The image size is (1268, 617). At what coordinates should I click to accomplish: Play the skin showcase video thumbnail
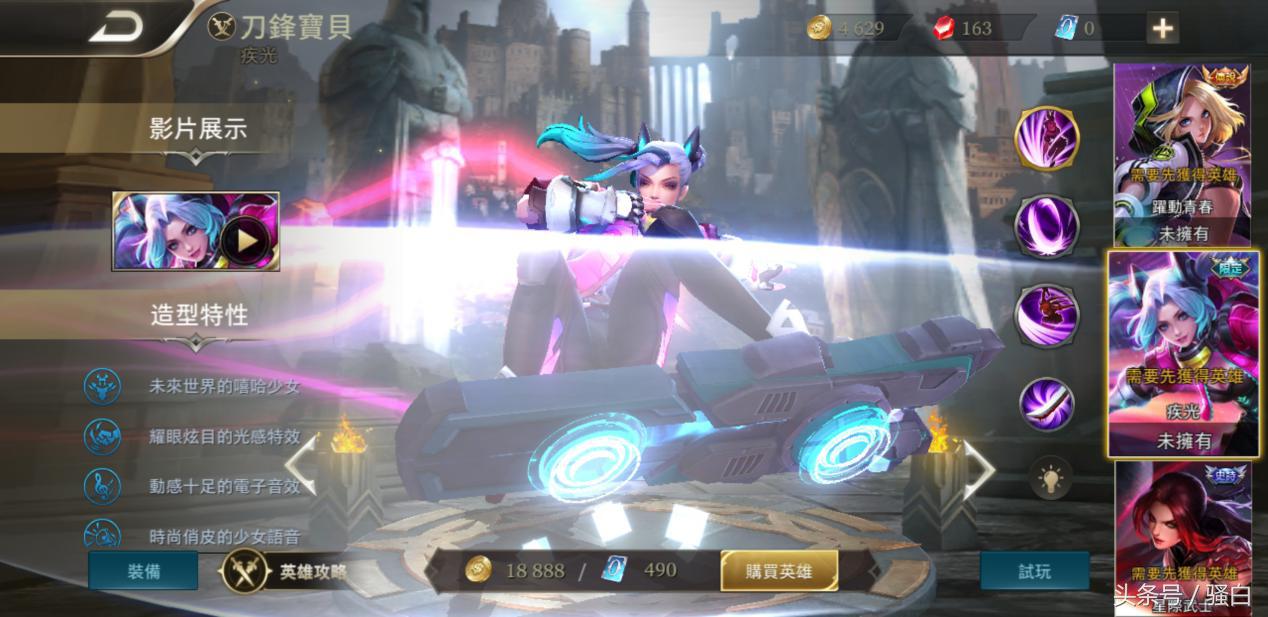pos(196,232)
